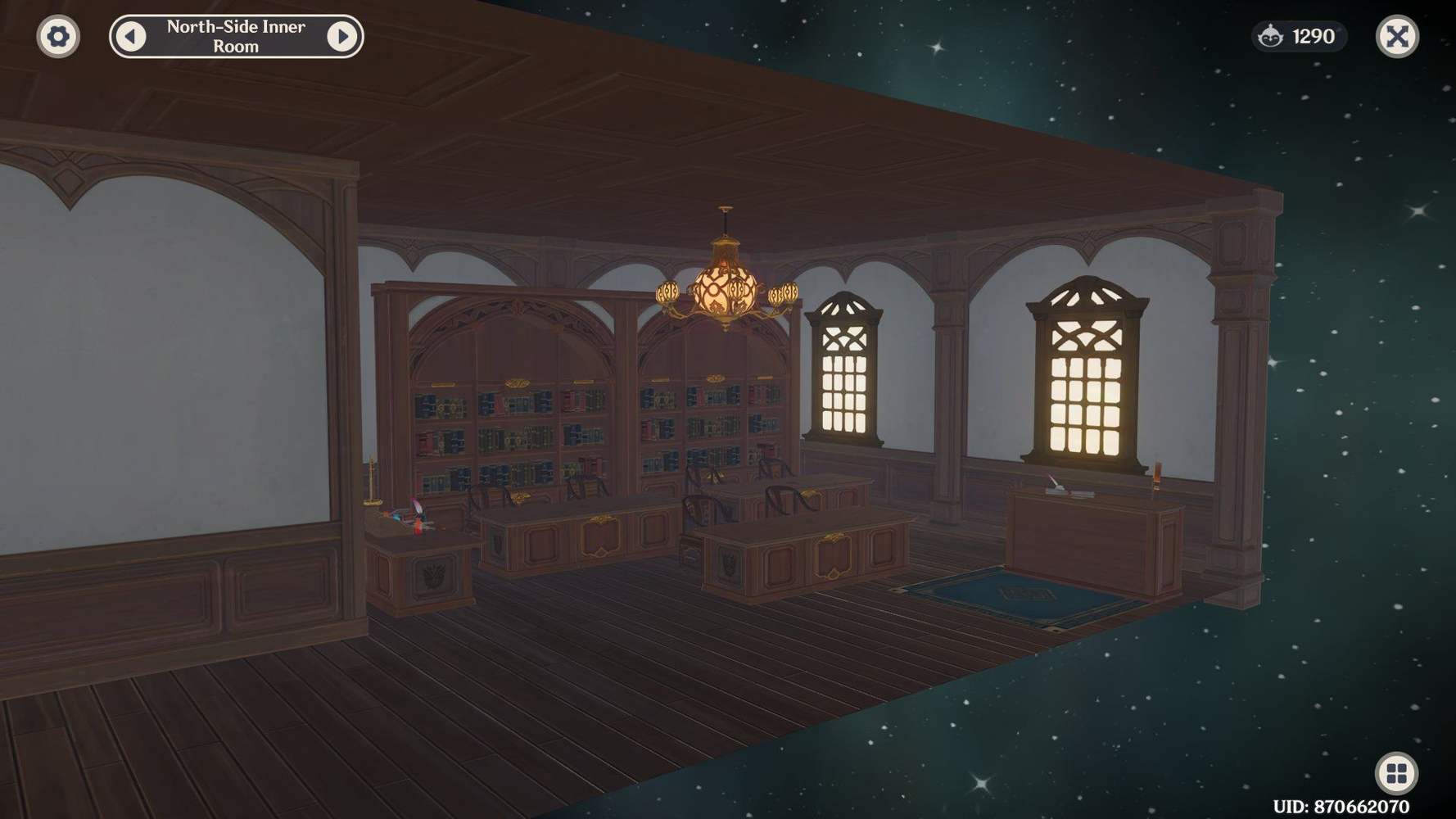1456x819 pixels.
Task: Expand the North-Side Inner Room name selector
Action: (235, 37)
